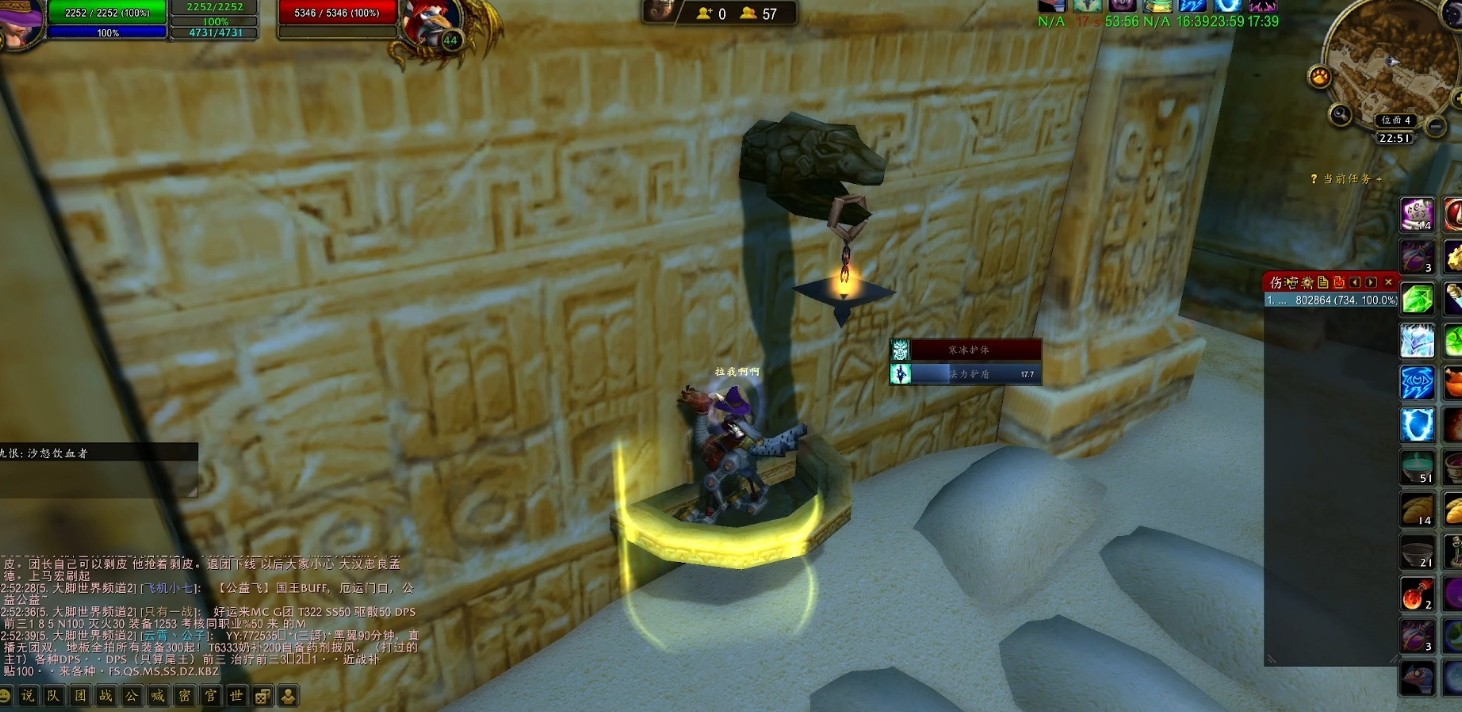Use the red potion with count 2
Screen dimensions: 1462x712
(x=1417, y=594)
